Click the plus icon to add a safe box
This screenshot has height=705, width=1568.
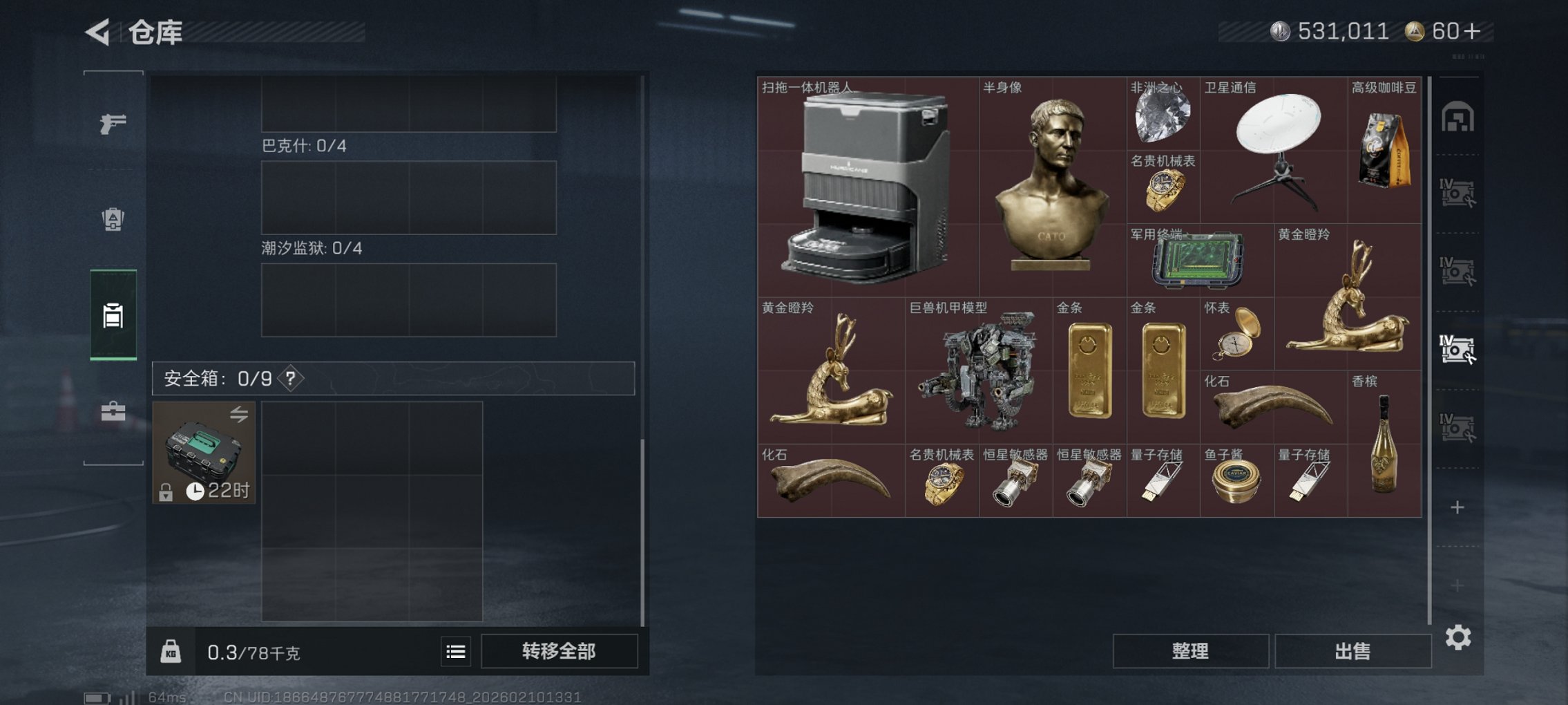pyautogui.click(x=1457, y=507)
